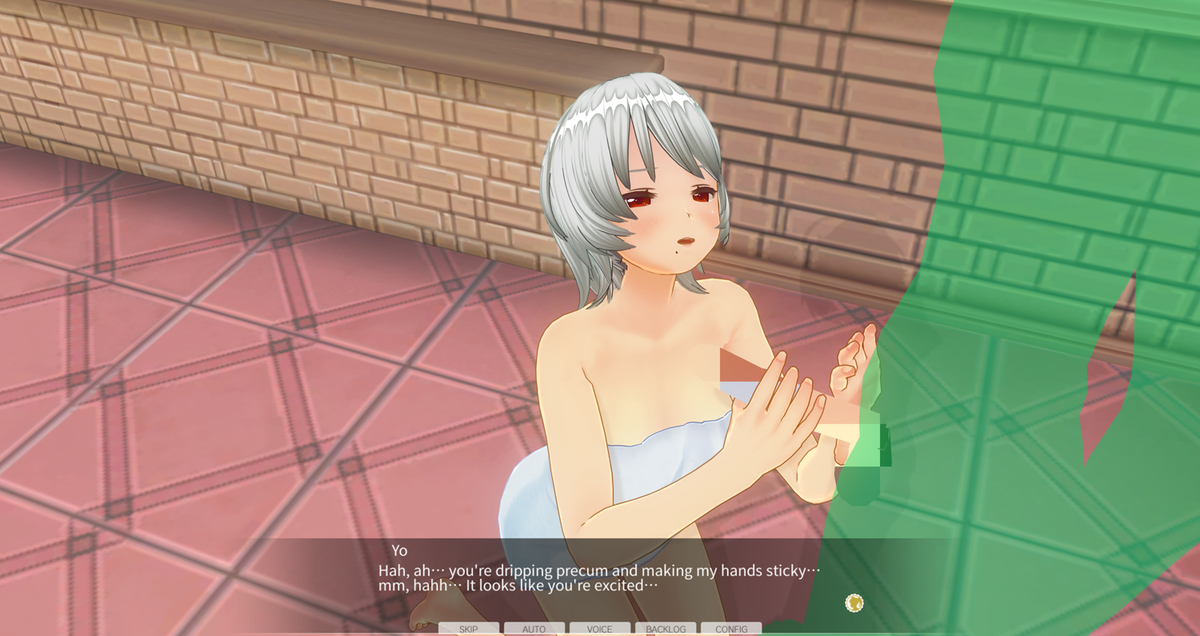Click the SKIP button
The height and width of the screenshot is (636, 1200).
pyautogui.click(x=468, y=629)
